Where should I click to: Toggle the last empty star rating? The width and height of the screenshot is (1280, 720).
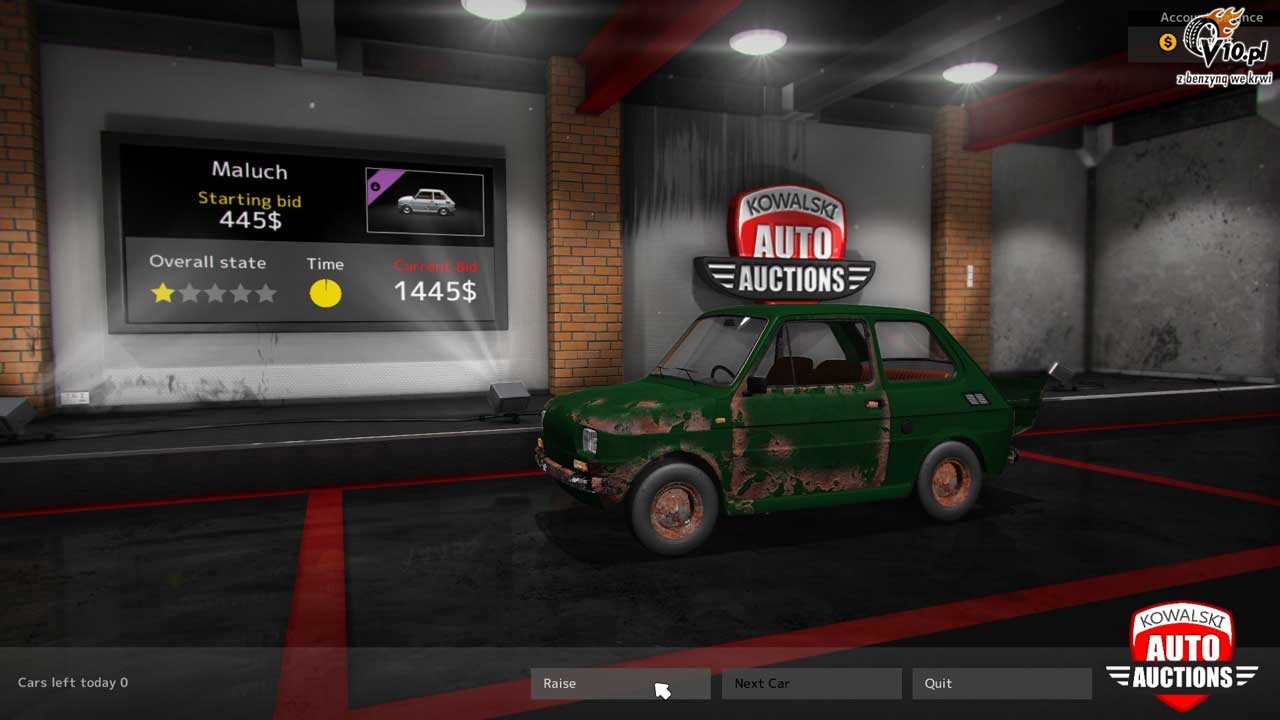265,292
